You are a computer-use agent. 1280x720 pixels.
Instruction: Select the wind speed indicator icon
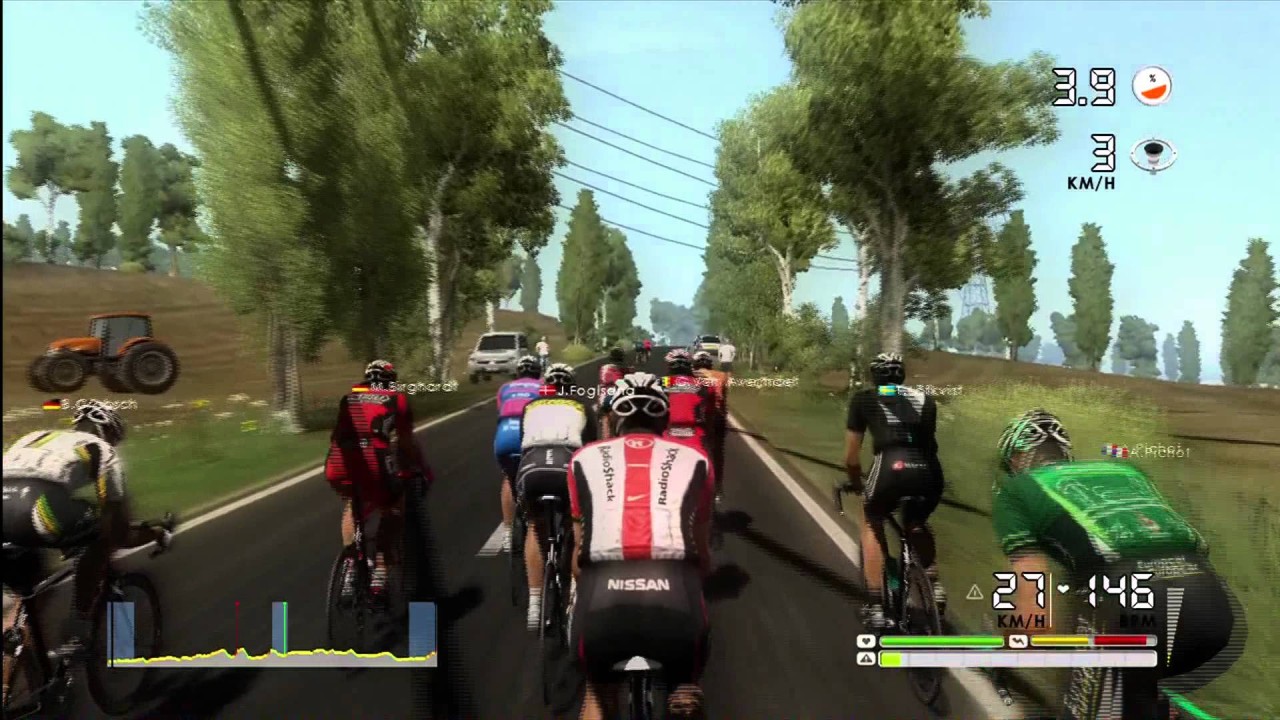(1153, 154)
